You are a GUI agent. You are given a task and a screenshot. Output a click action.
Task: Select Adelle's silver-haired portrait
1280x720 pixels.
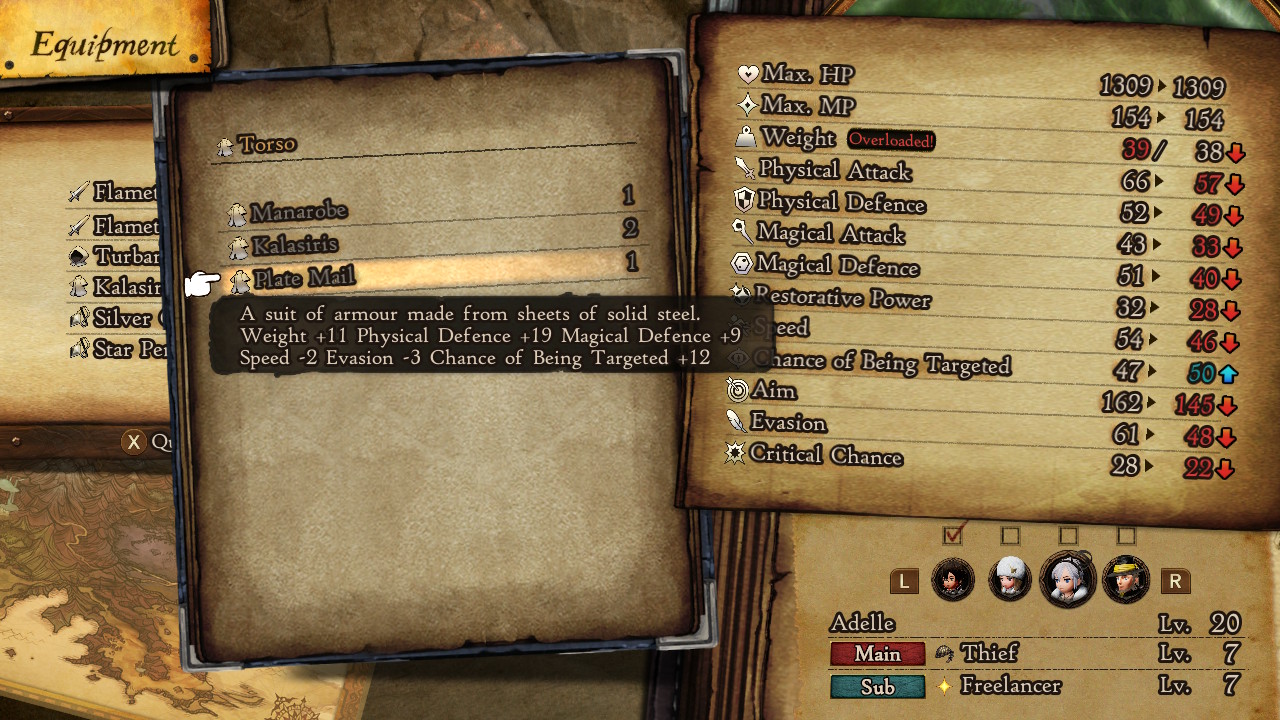click(x=1067, y=580)
